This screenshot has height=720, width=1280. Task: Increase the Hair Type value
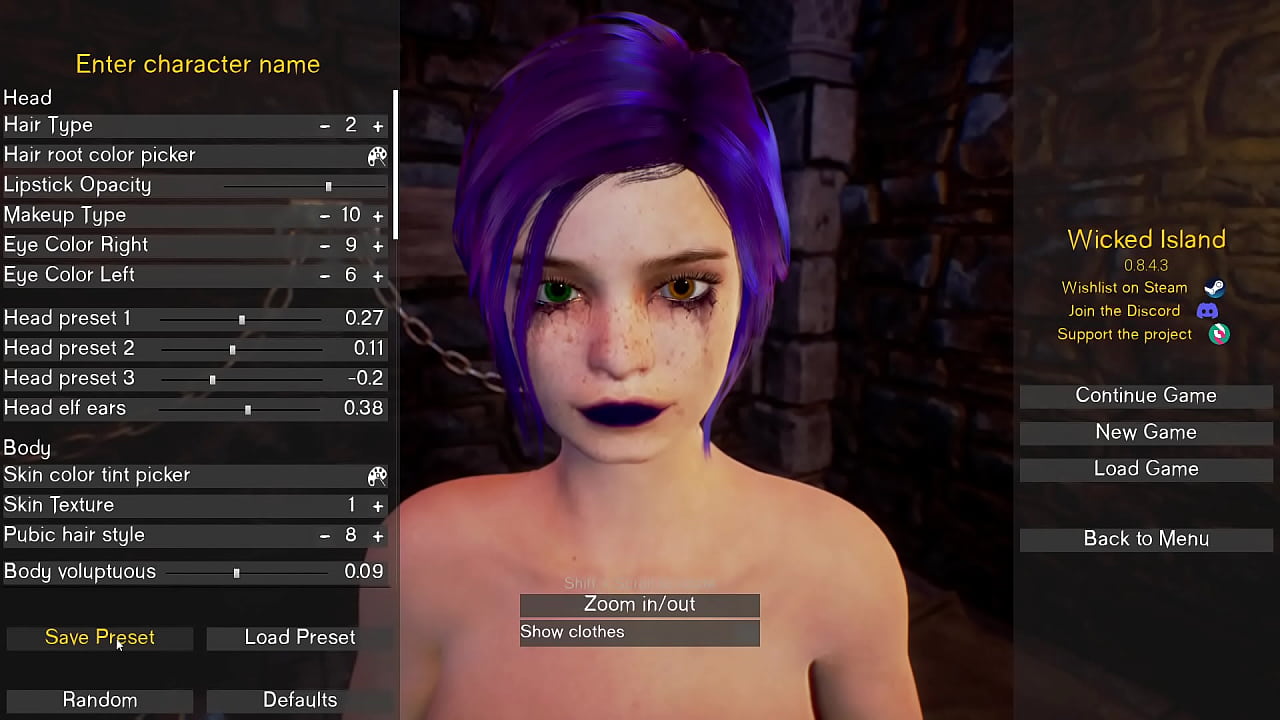(378, 126)
